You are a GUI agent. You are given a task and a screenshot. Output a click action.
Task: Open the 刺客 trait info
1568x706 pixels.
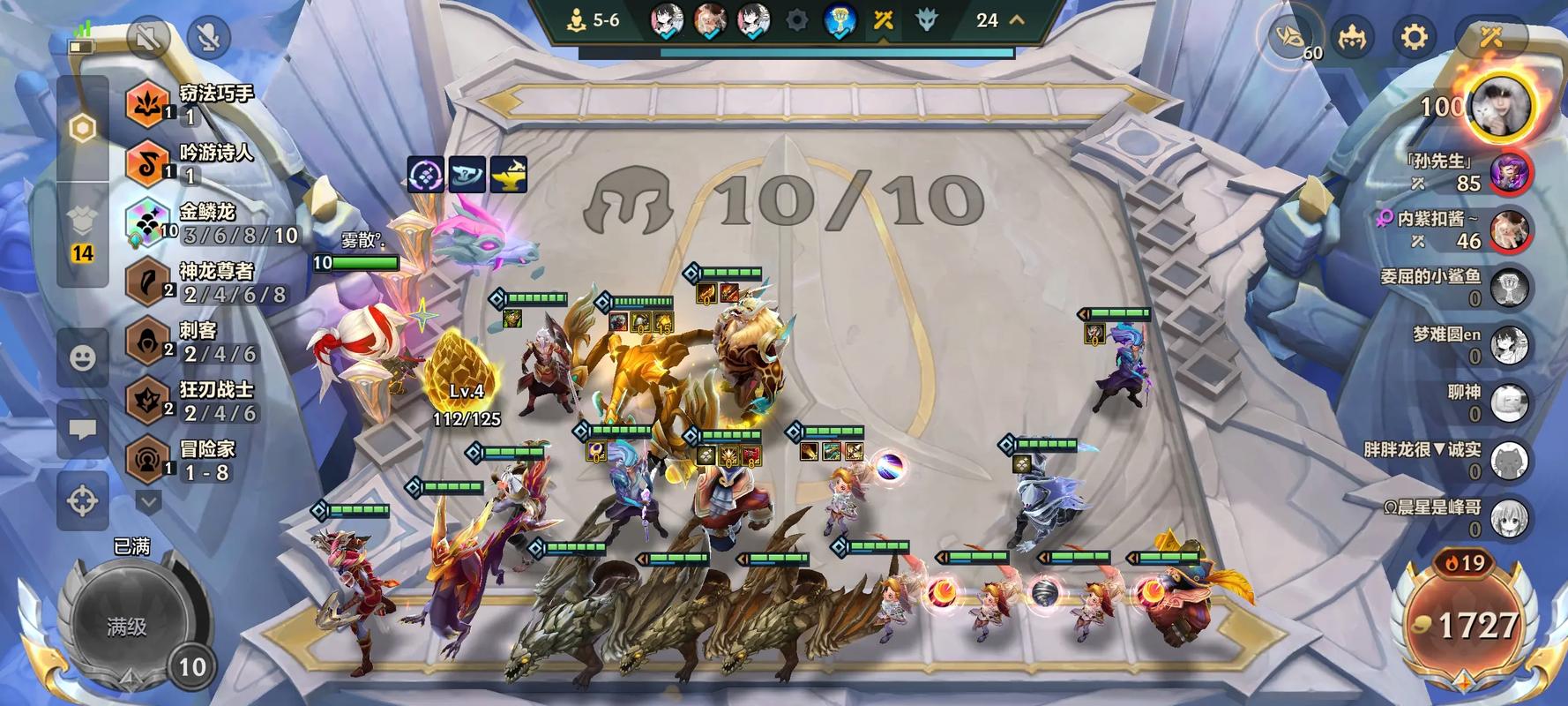click(x=194, y=342)
